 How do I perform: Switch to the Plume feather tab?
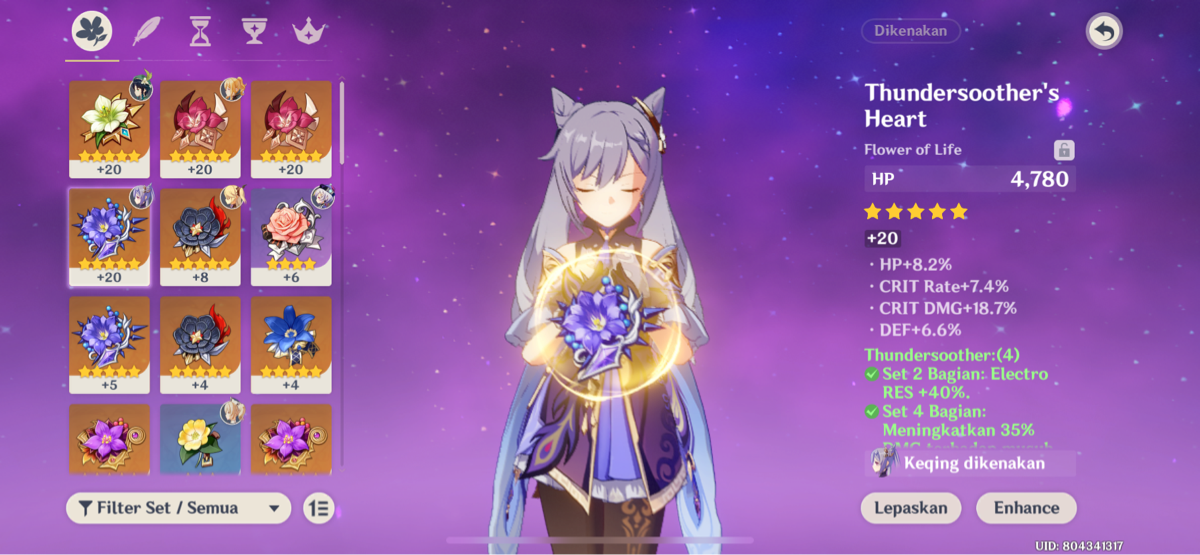pyautogui.click(x=146, y=32)
